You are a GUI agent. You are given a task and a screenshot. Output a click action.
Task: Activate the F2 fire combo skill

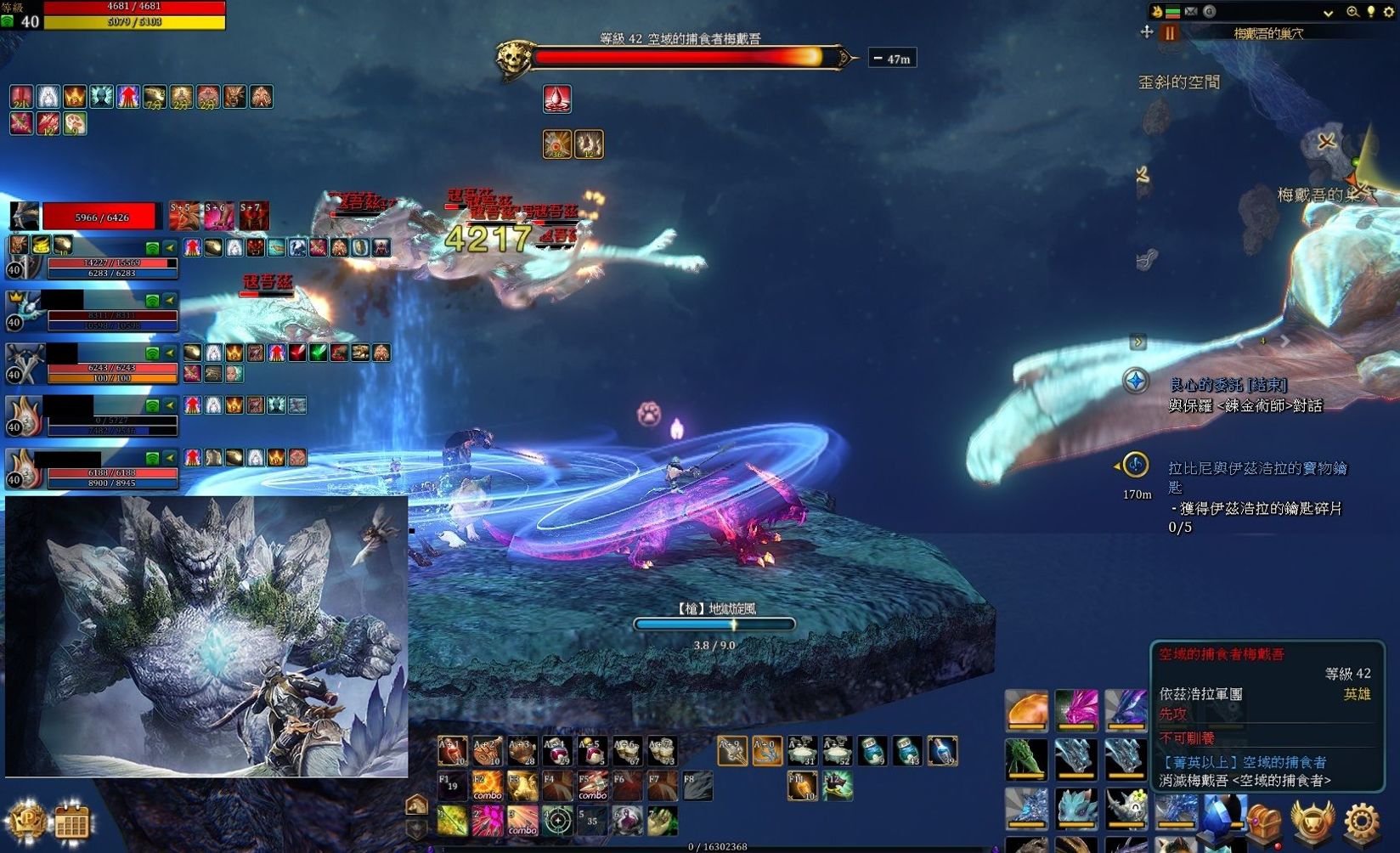(x=488, y=785)
